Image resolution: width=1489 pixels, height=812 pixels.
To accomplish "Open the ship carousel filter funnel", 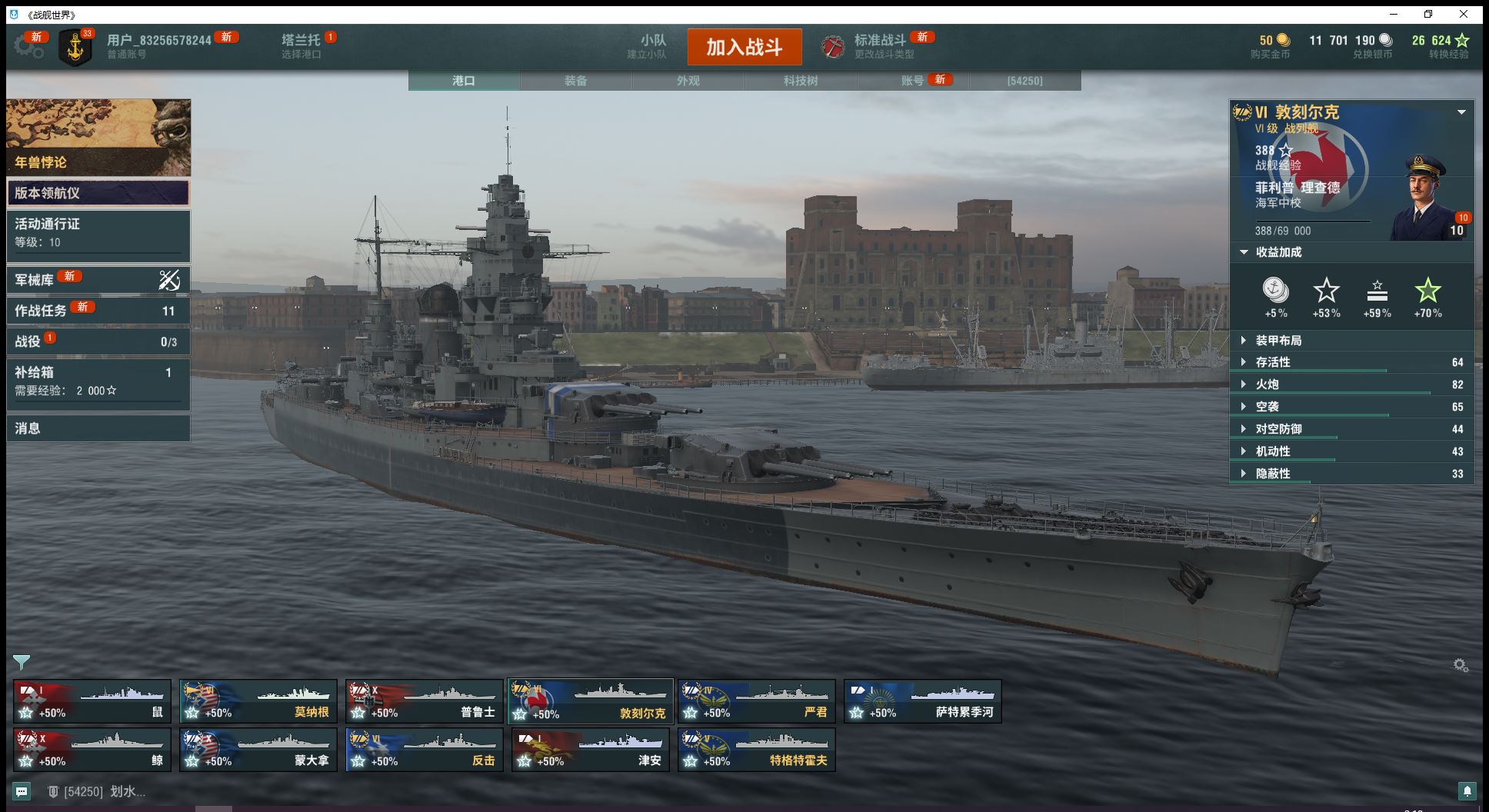I will [x=22, y=662].
